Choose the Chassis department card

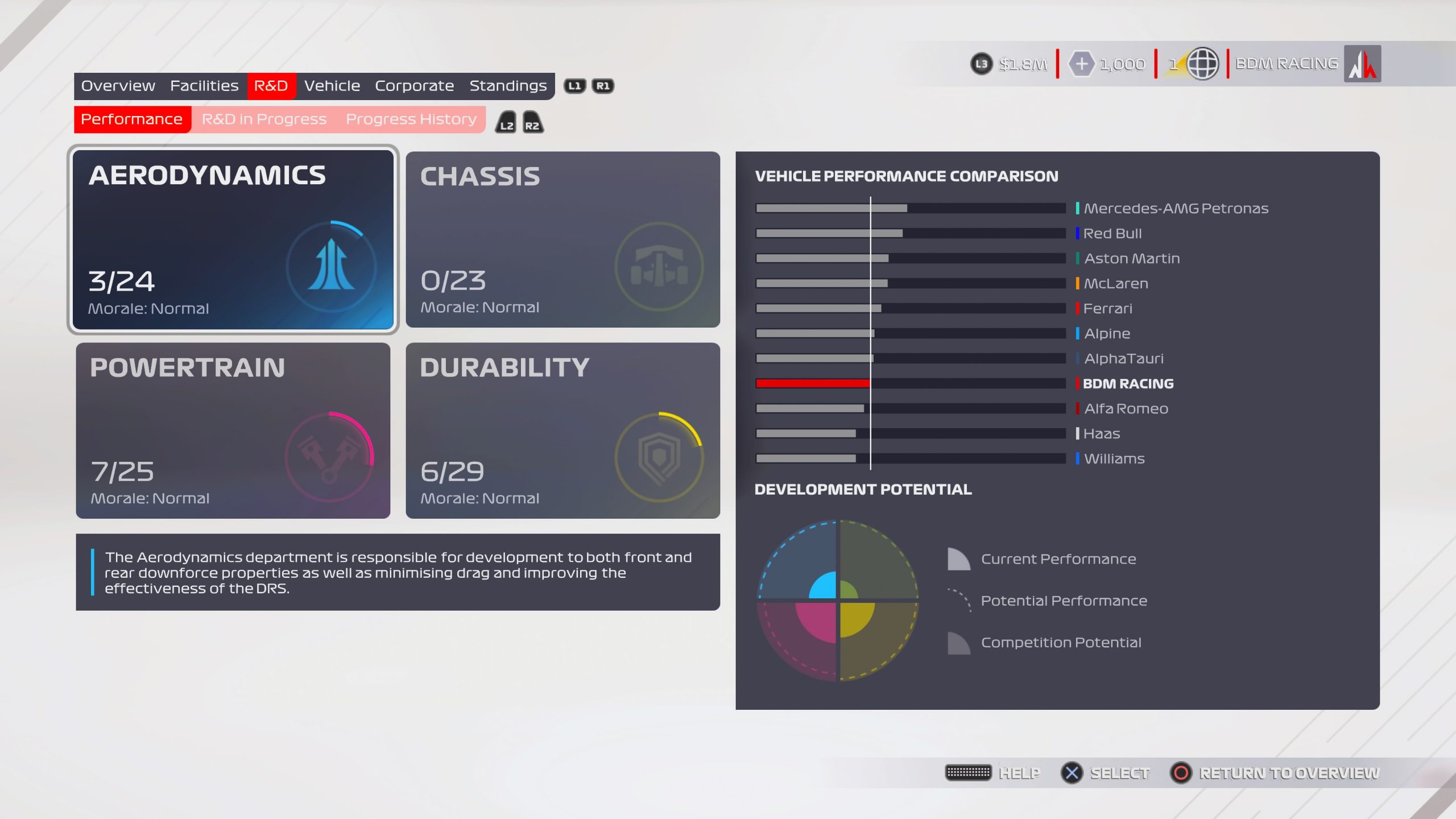click(562, 239)
